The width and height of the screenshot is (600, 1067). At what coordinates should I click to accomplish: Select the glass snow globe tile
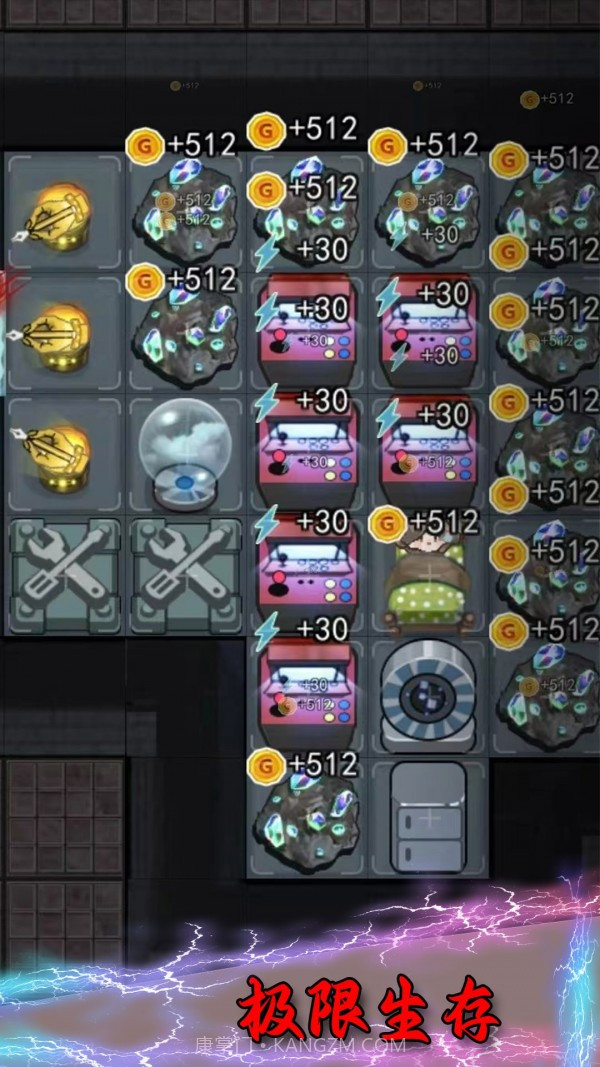[186, 455]
